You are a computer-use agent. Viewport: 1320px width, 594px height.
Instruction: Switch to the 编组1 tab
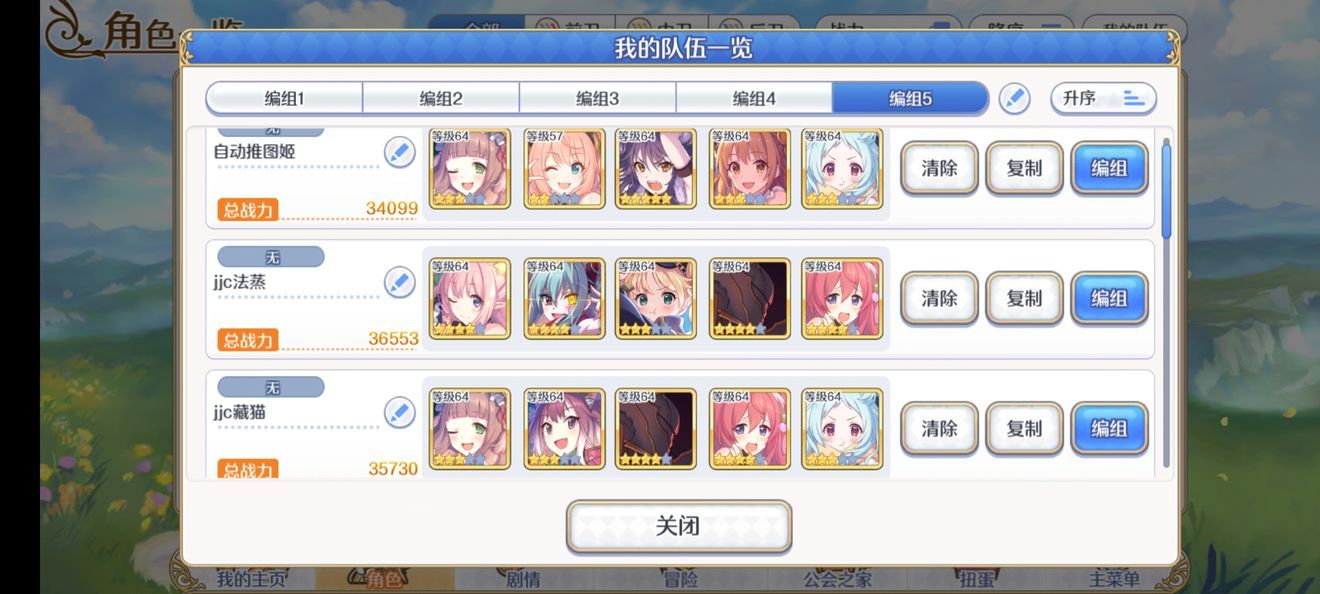pyautogui.click(x=284, y=99)
